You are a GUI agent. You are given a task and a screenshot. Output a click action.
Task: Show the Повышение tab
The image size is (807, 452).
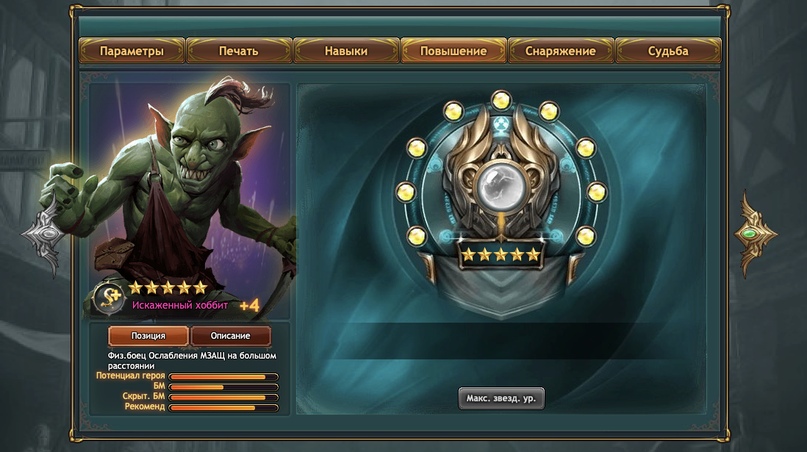coord(453,51)
